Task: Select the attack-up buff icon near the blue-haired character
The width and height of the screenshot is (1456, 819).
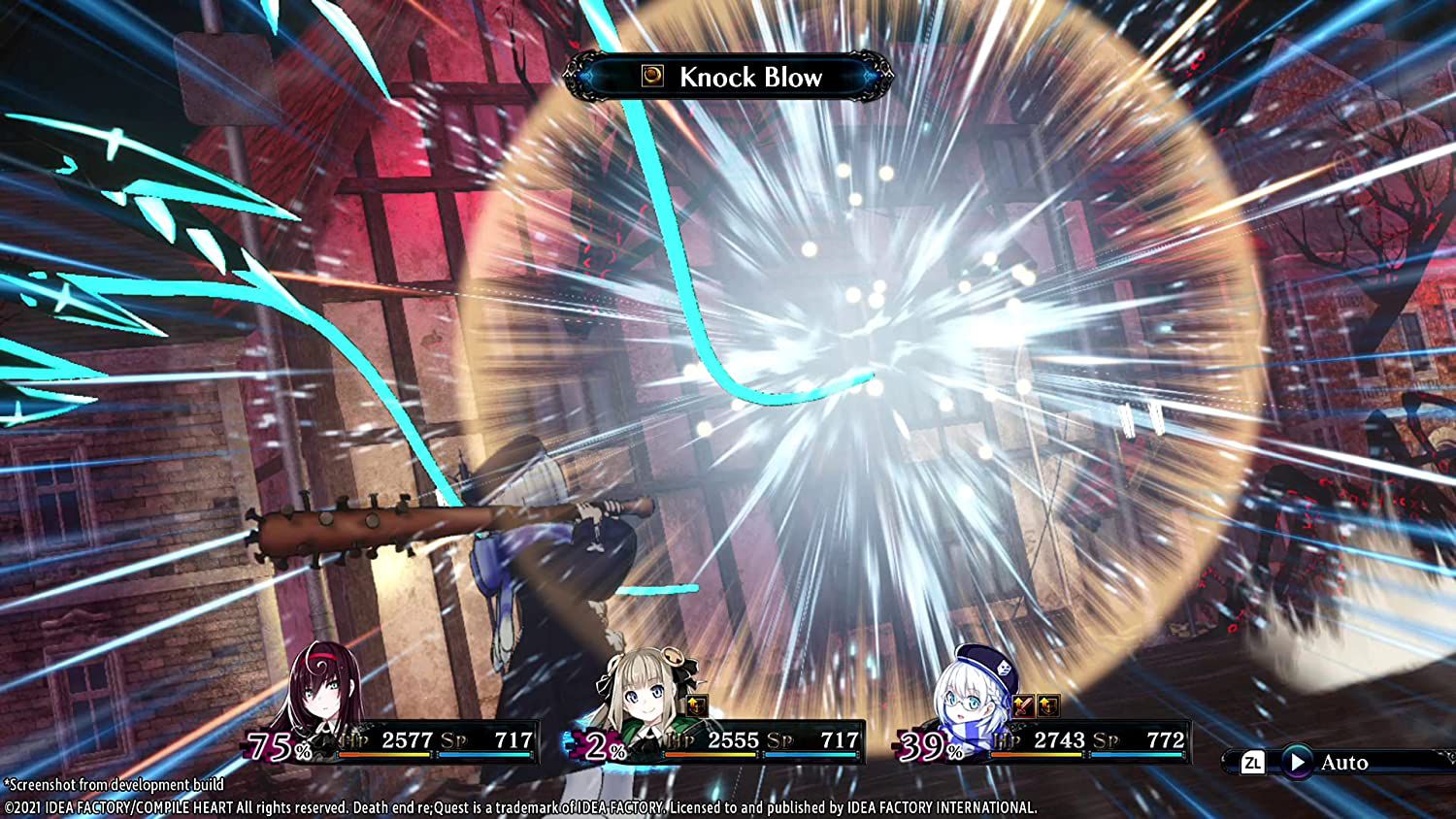Action: click(1022, 705)
